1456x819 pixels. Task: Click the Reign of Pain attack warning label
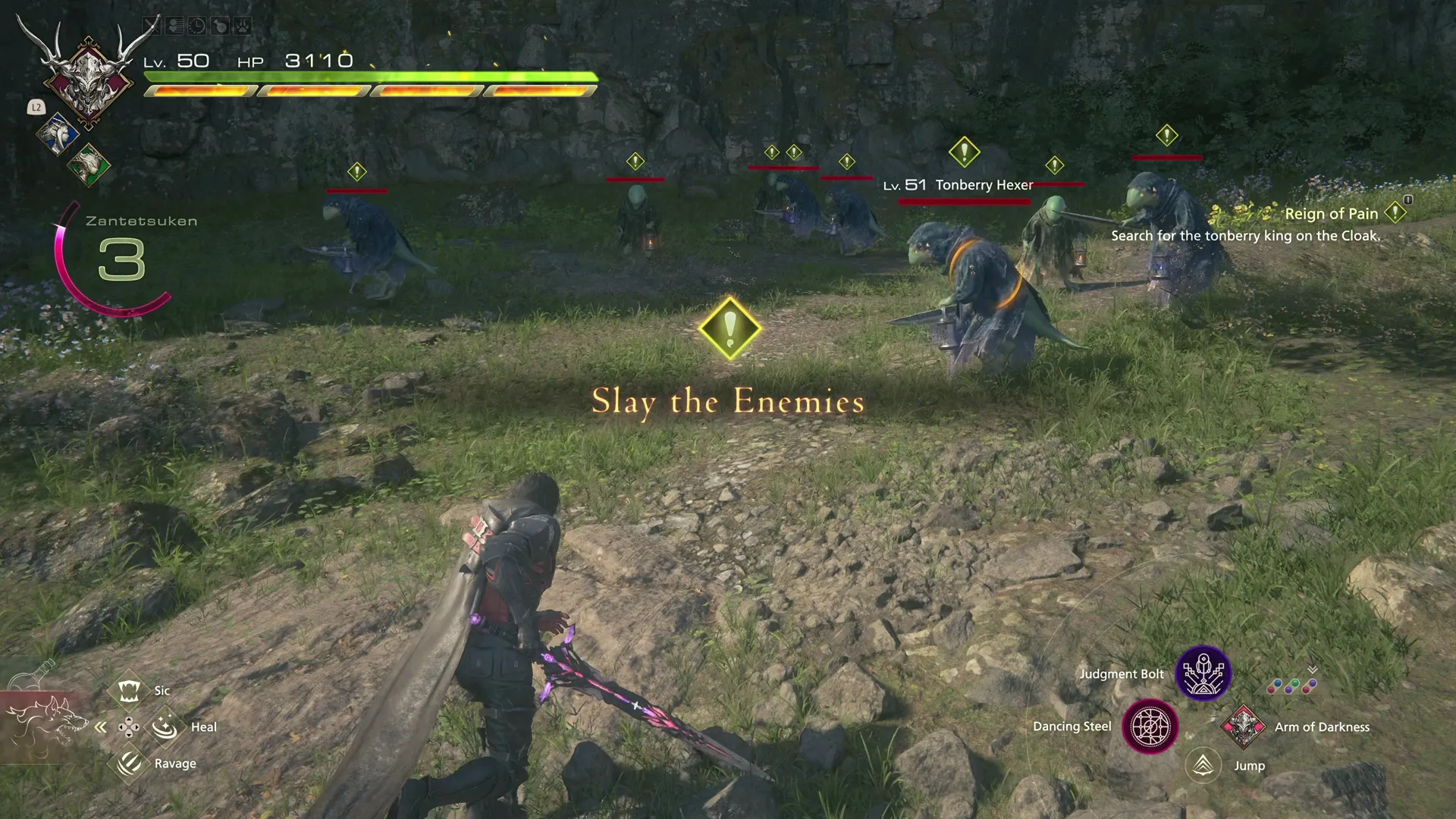click(1332, 214)
